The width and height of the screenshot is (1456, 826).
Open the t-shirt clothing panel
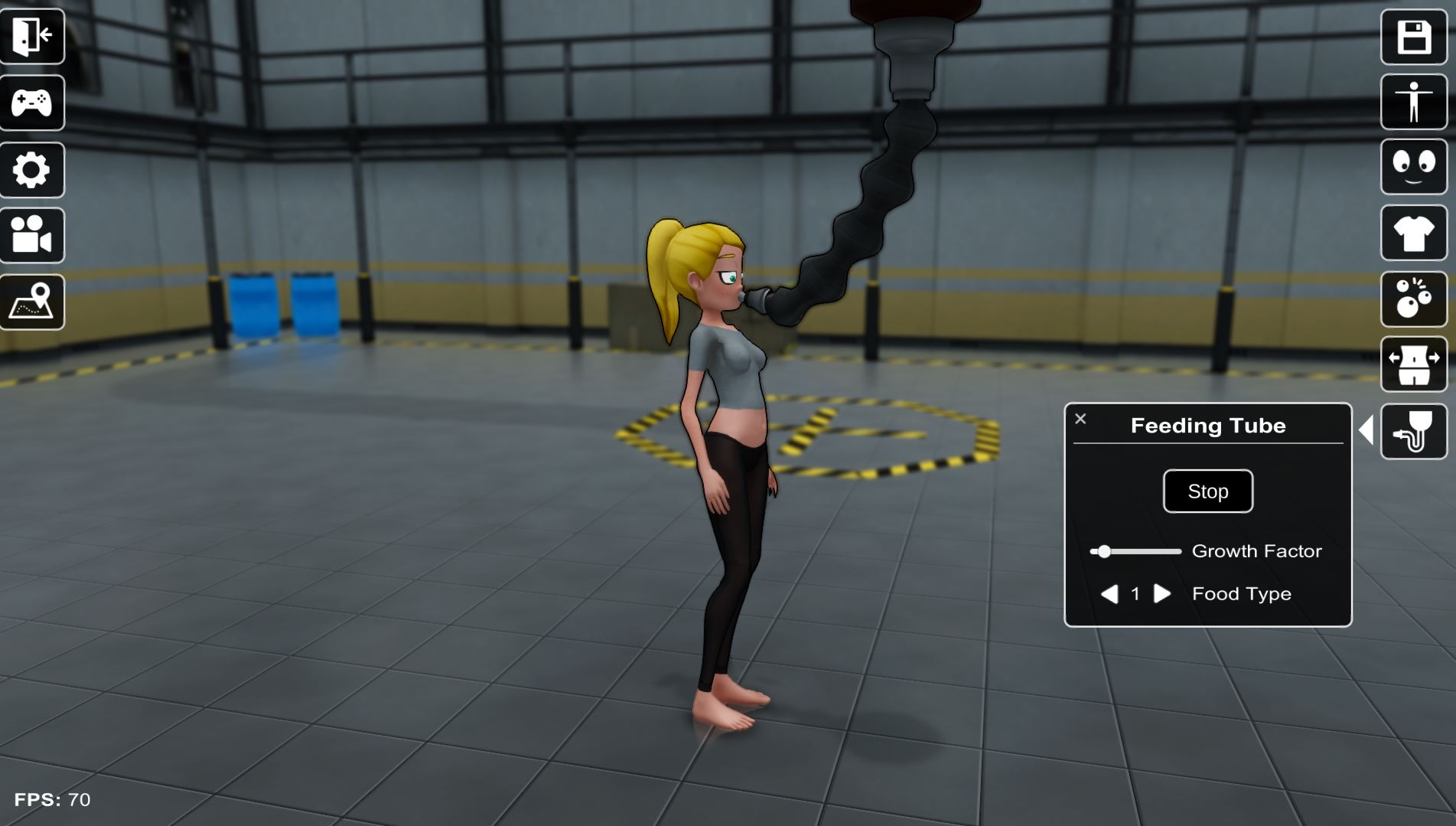tap(1413, 233)
